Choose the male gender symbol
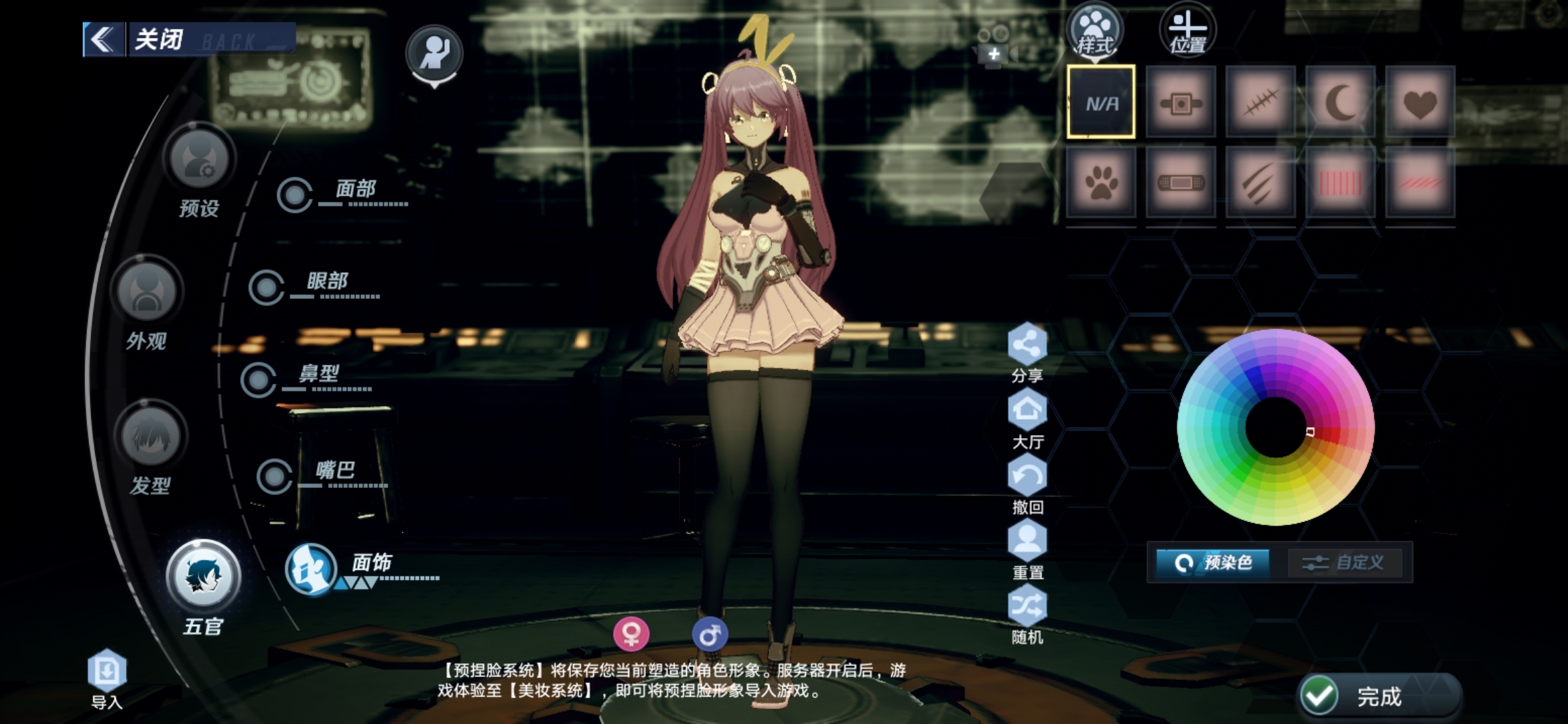The width and height of the screenshot is (1568, 724). pos(710,633)
